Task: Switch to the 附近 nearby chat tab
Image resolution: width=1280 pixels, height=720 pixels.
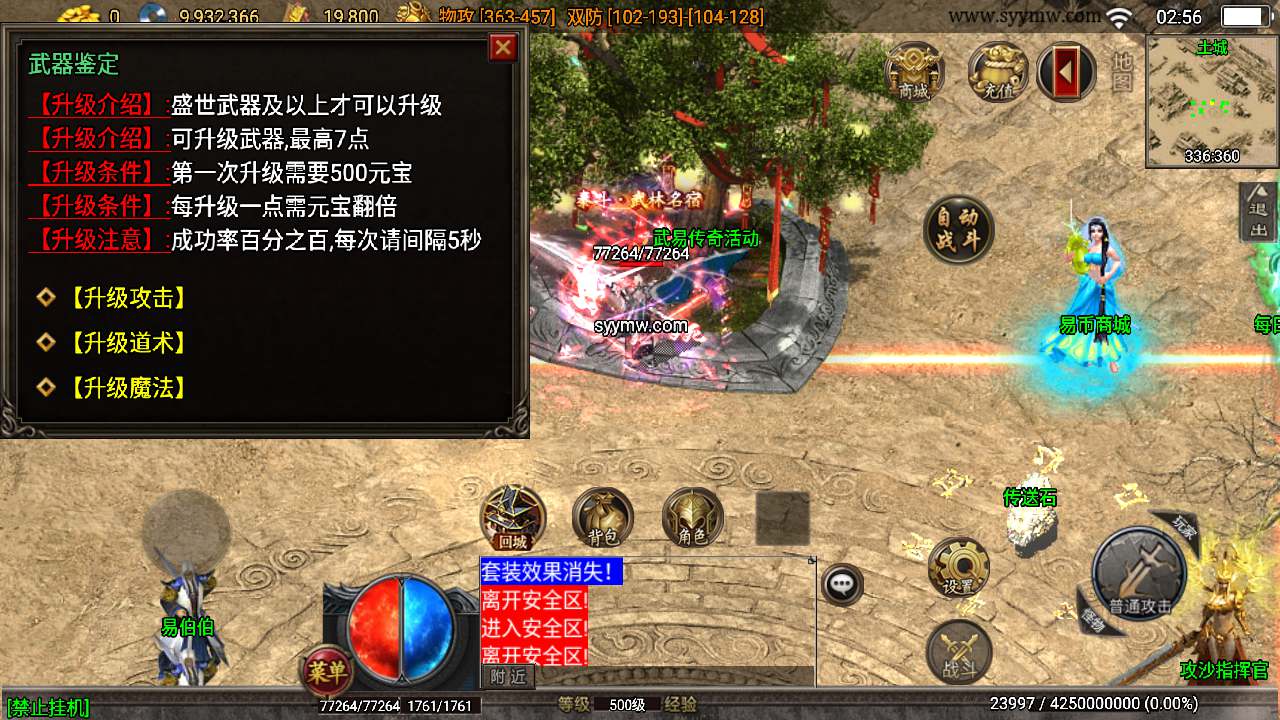Action: tap(508, 677)
